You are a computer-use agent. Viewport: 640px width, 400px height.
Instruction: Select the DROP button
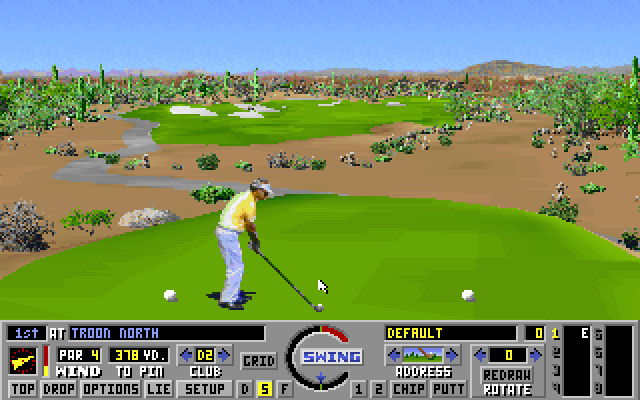point(59,389)
